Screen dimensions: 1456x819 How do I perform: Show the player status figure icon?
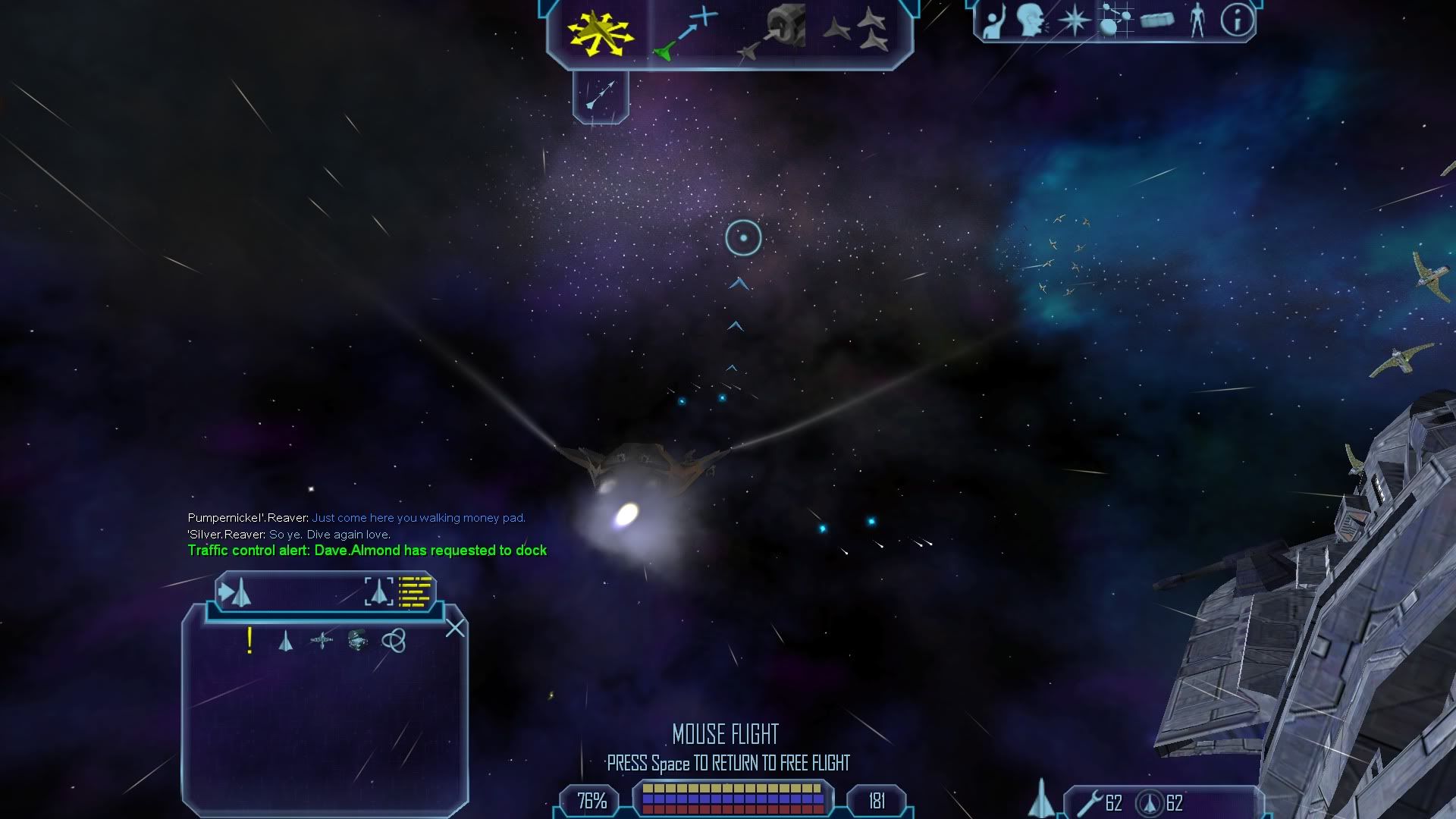tap(1197, 20)
